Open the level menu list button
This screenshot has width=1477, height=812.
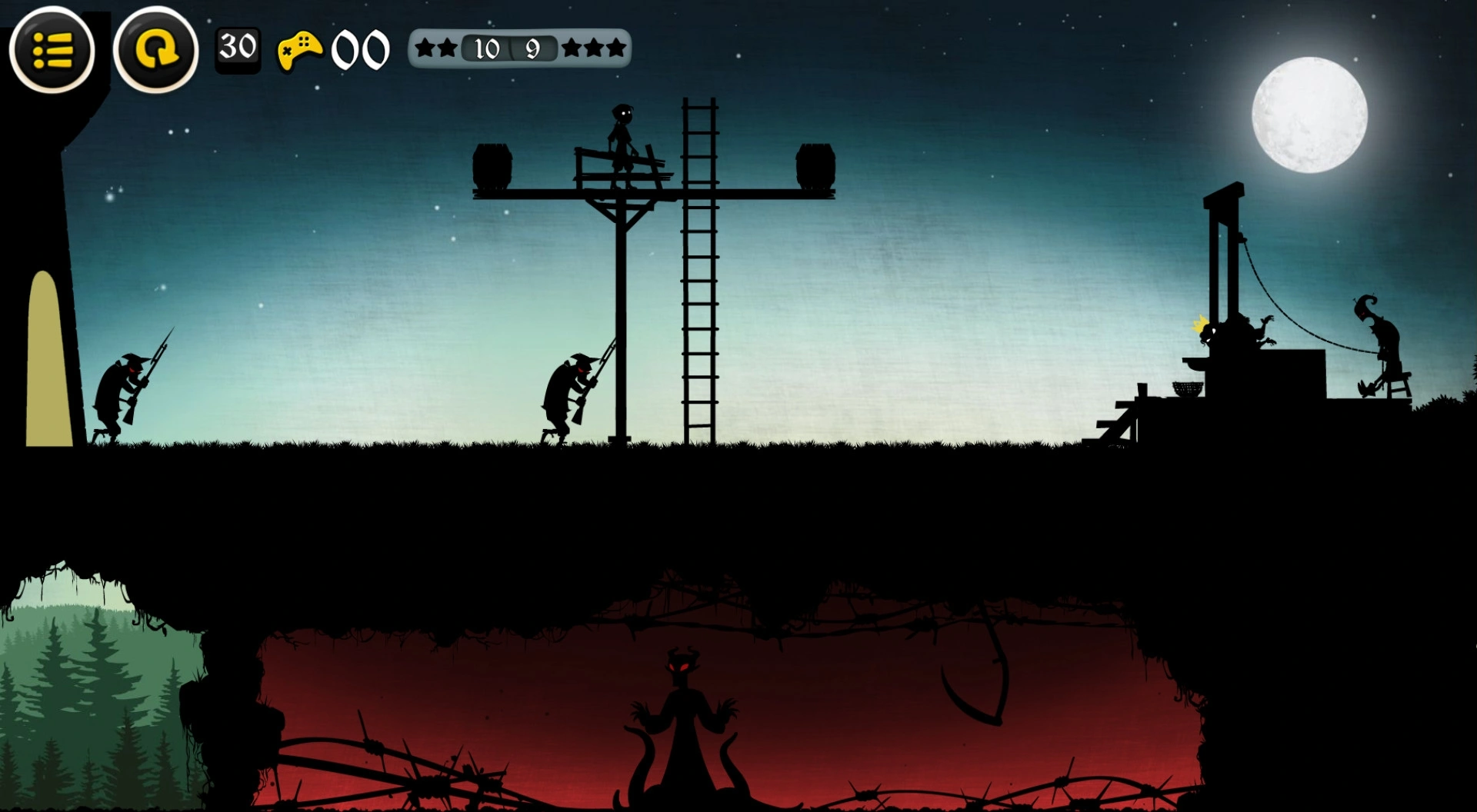(x=52, y=51)
